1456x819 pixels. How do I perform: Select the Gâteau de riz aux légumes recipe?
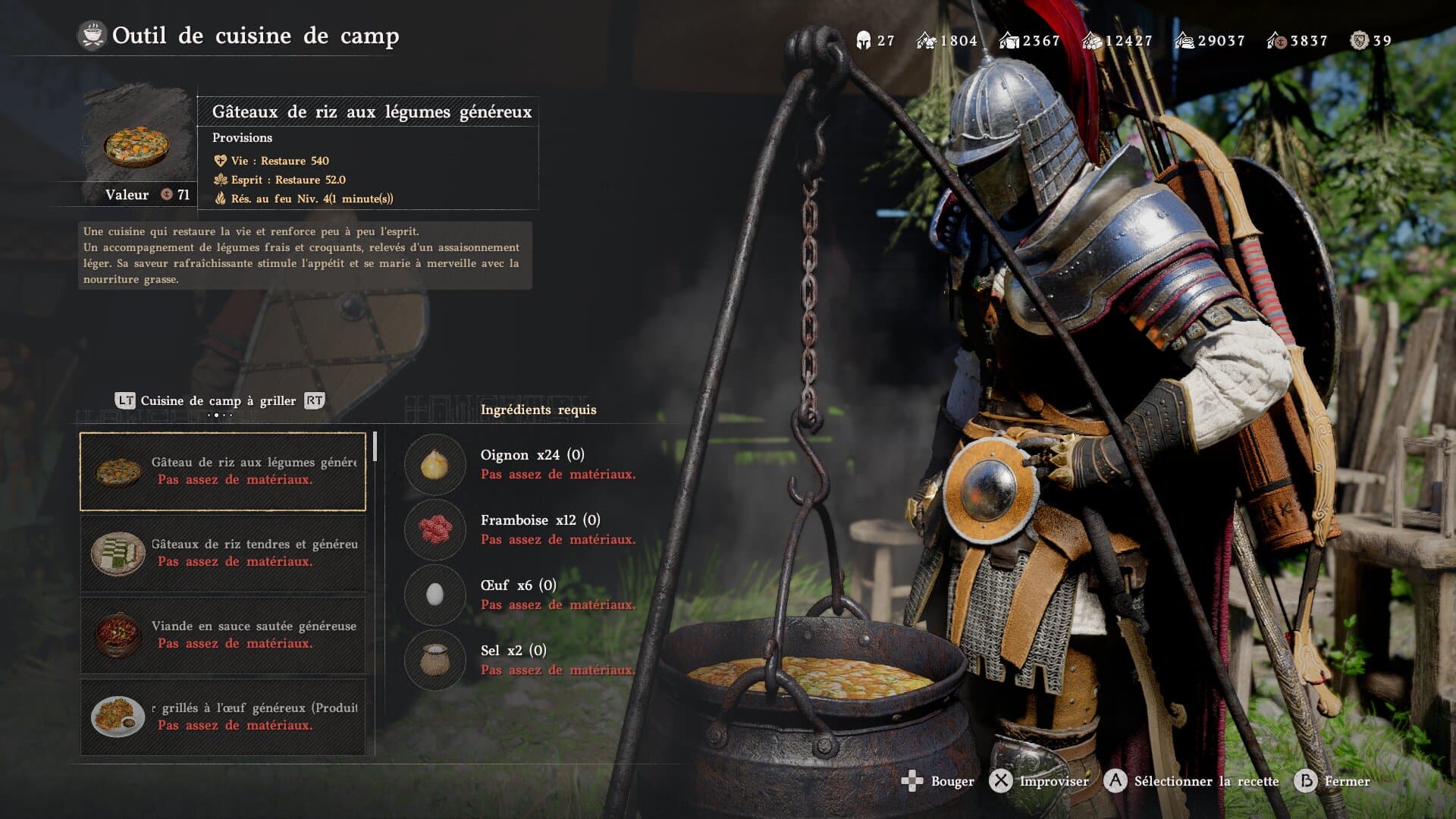(223, 471)
